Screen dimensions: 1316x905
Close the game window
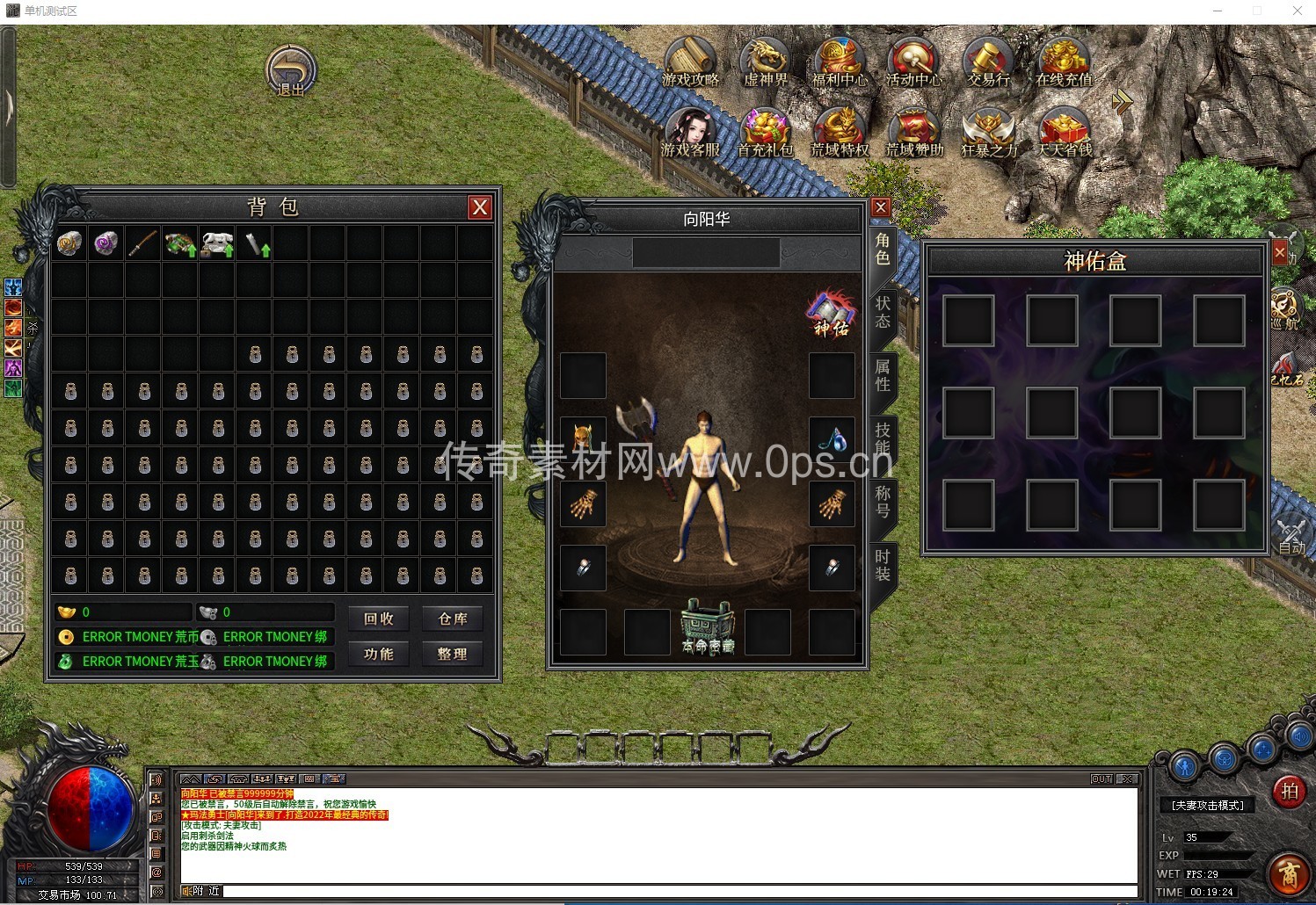click(1297, 11)
